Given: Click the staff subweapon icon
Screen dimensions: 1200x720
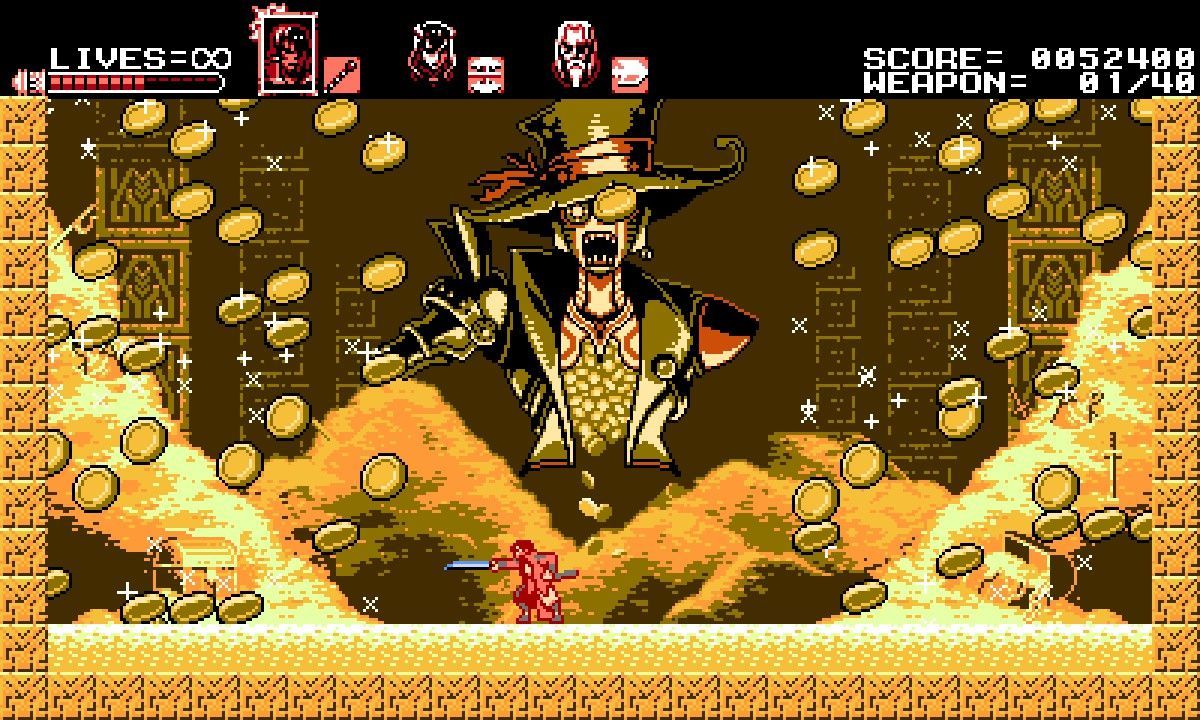Looking at the screenshot, I should 342,74.
